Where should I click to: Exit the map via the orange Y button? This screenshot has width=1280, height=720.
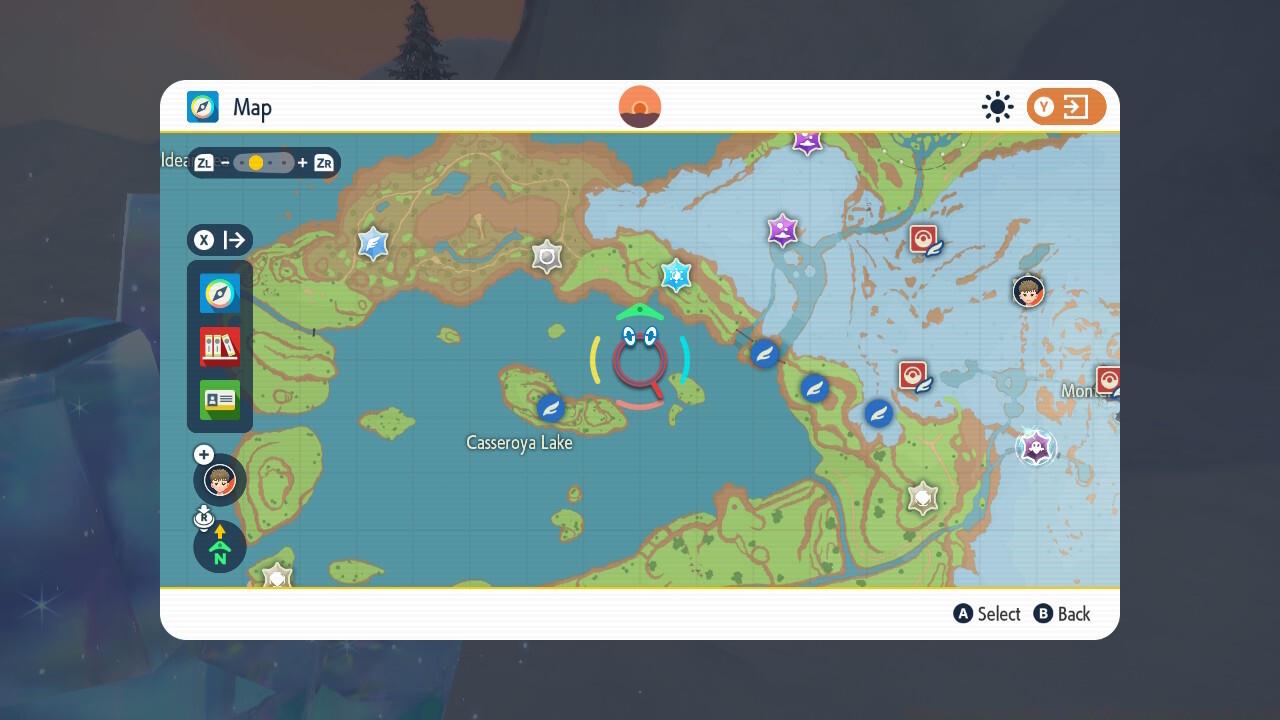1066,106
